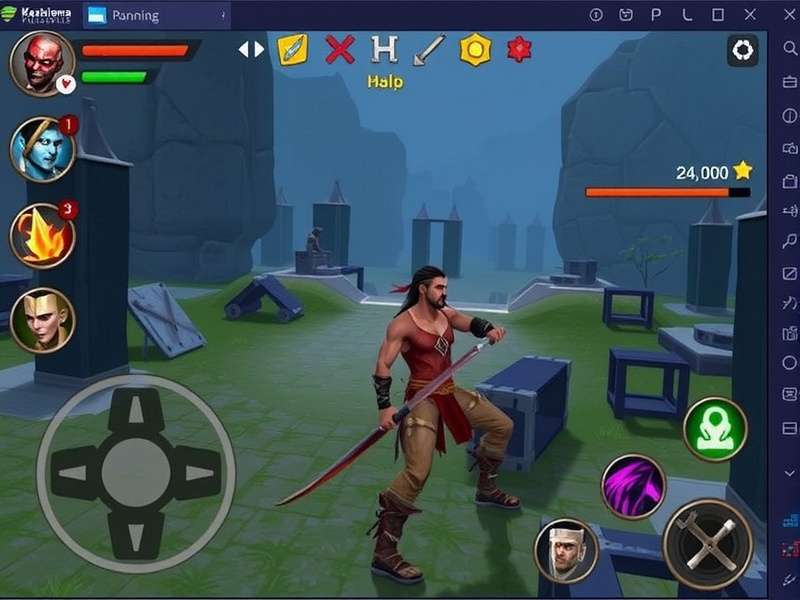800x600 pixels.
Task: Click the red X toolbar icon
Action: [x=340, y=49]
